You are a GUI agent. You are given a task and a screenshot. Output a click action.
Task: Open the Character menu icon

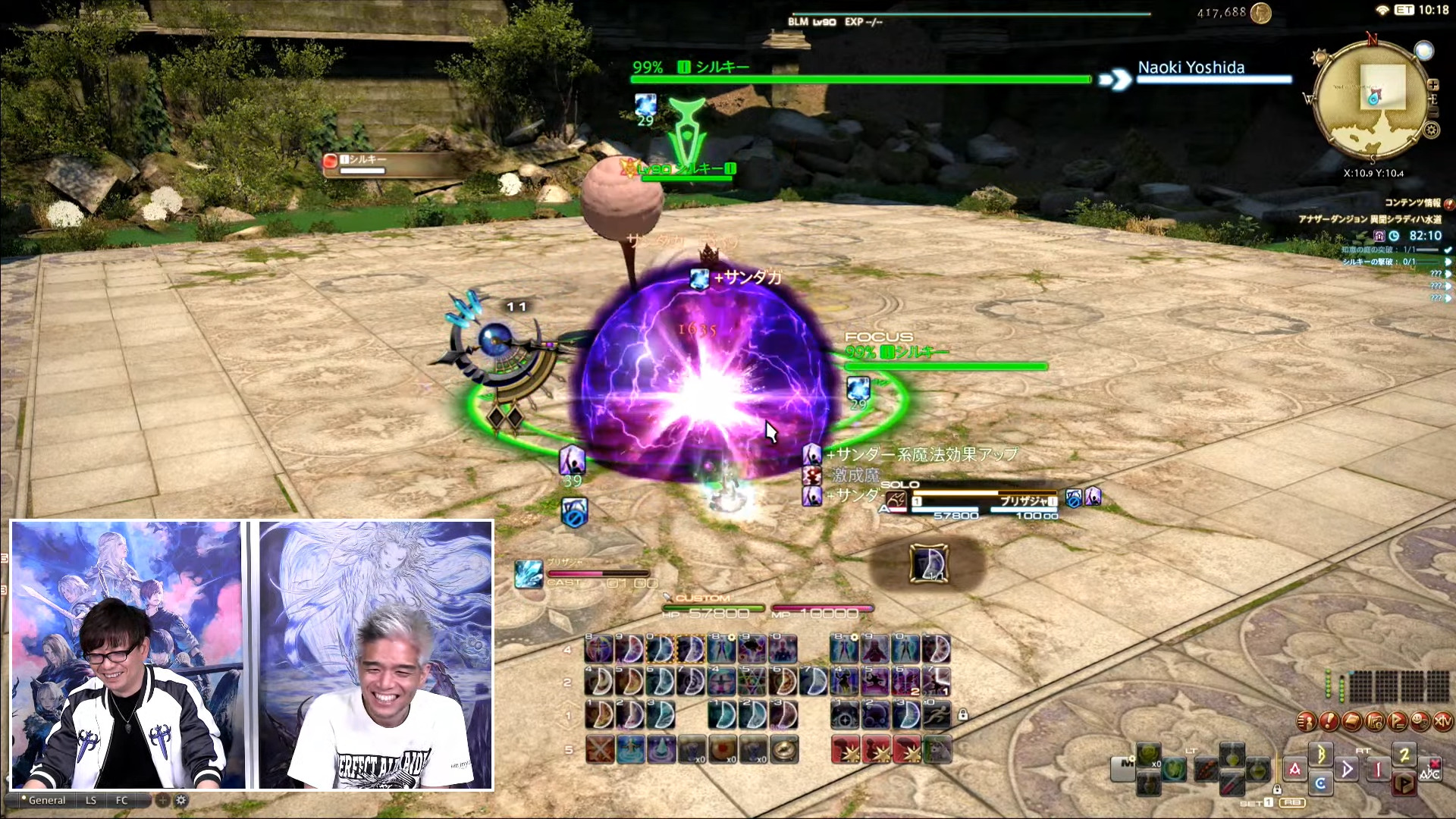tap(1306, 721)
